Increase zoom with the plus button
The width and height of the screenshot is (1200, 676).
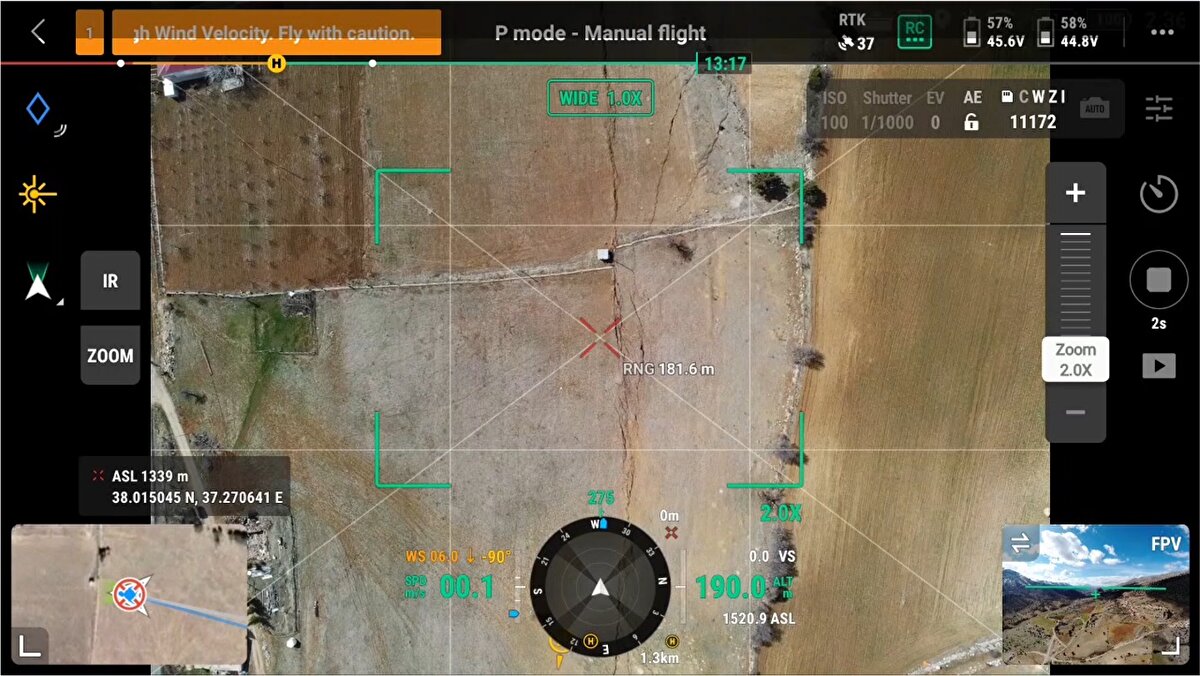(1075, 193)
